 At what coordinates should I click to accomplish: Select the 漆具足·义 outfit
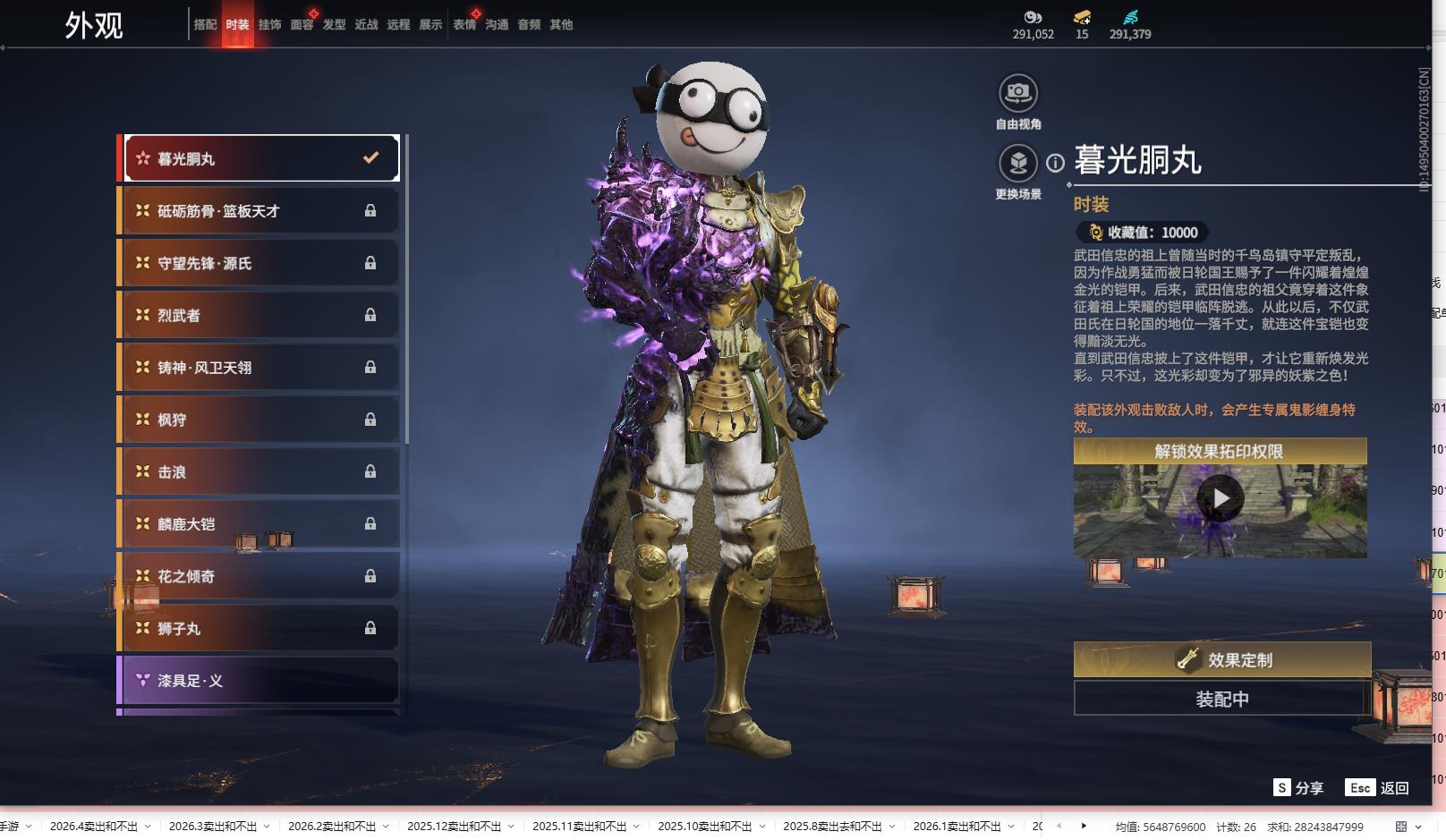259,681
